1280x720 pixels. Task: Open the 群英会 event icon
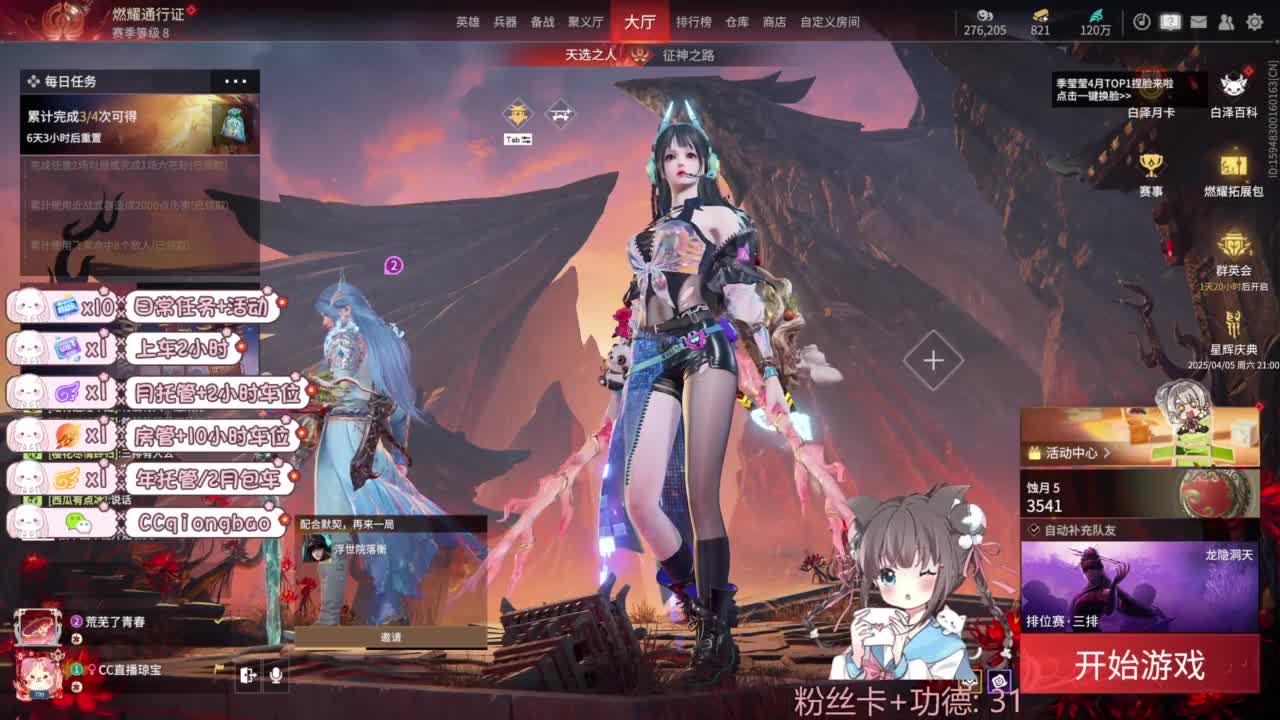pos(1233,245)
